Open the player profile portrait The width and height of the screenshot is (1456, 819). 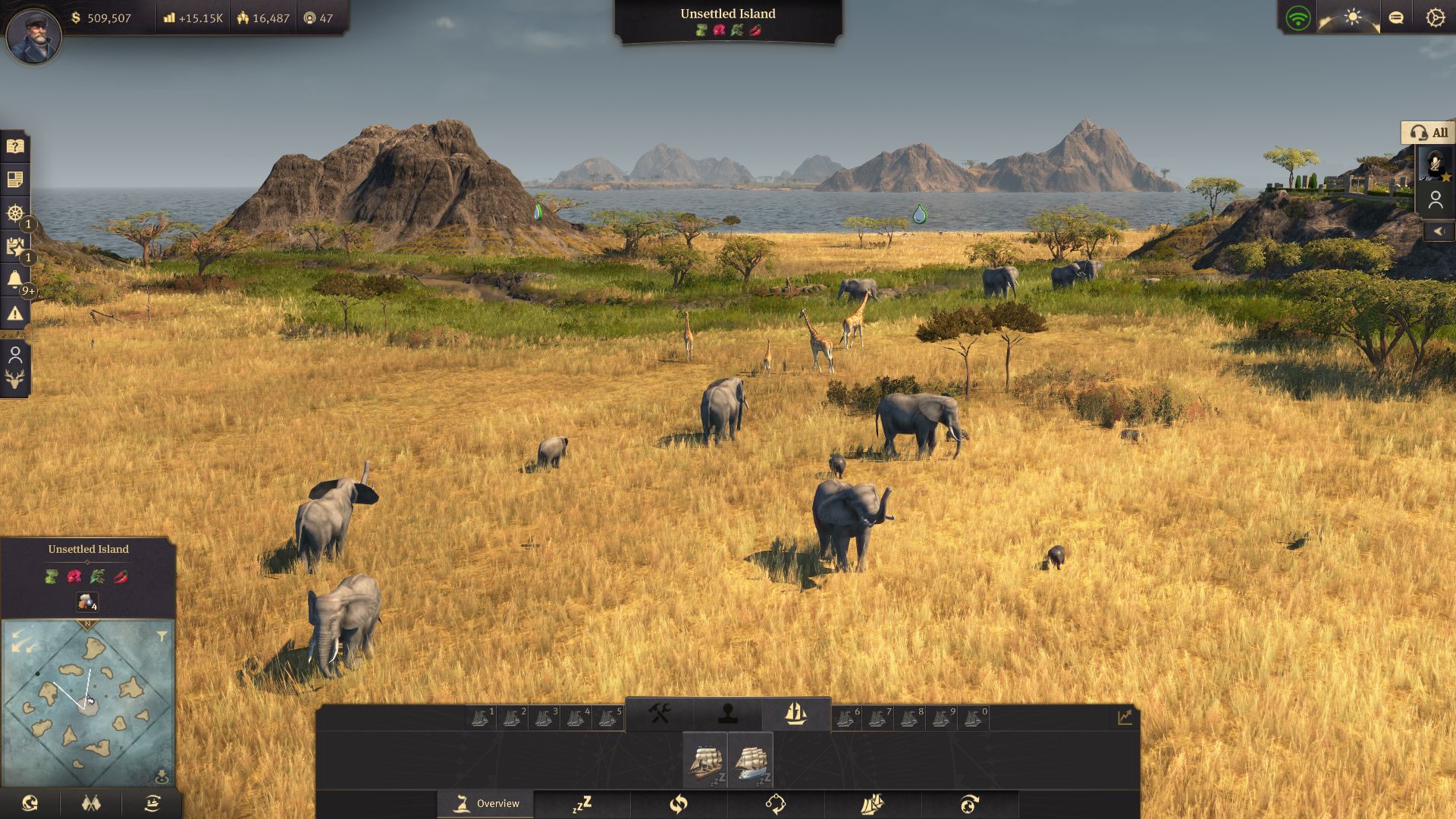click(33, 35)
